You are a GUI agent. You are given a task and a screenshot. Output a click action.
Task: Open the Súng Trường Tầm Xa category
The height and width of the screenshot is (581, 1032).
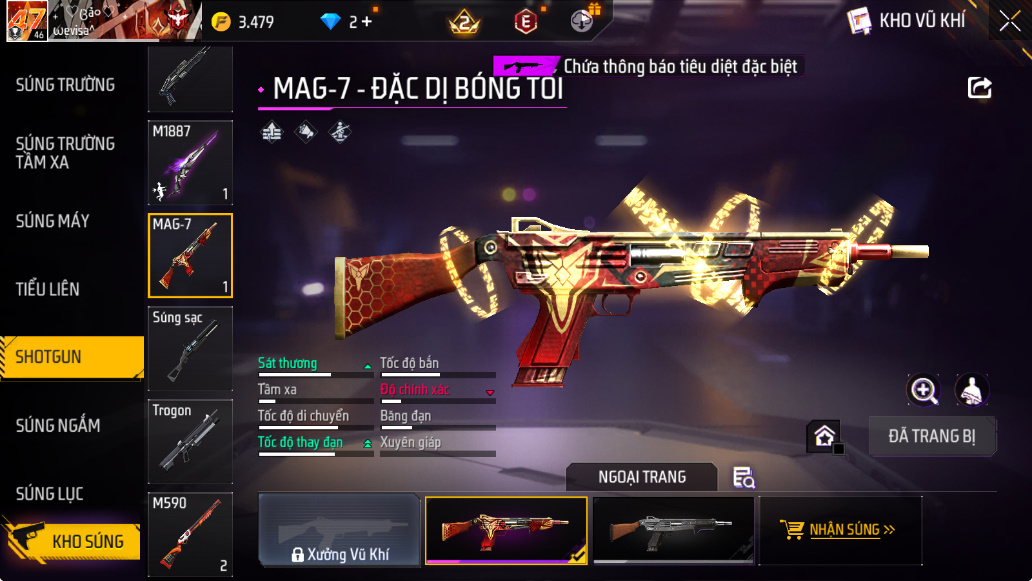(x=65, y=153)
